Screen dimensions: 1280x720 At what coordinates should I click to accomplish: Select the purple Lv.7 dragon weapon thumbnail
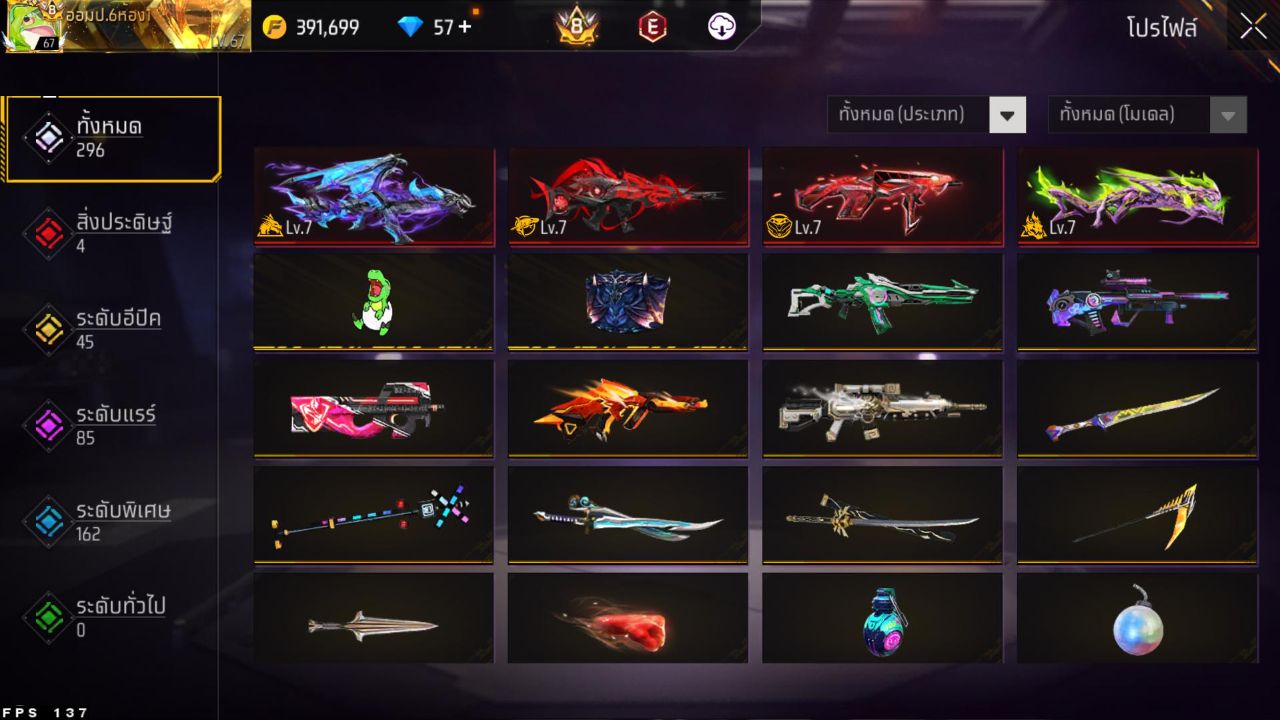pos(374,196)
